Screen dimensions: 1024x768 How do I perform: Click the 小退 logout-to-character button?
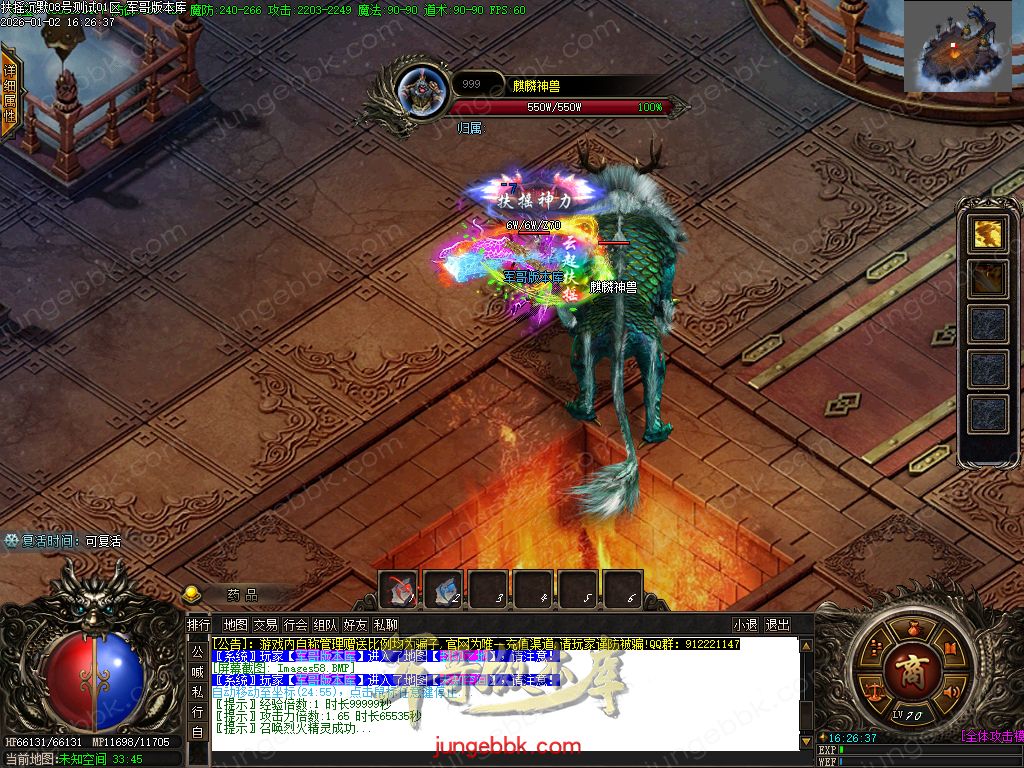(x=744, y=624)
